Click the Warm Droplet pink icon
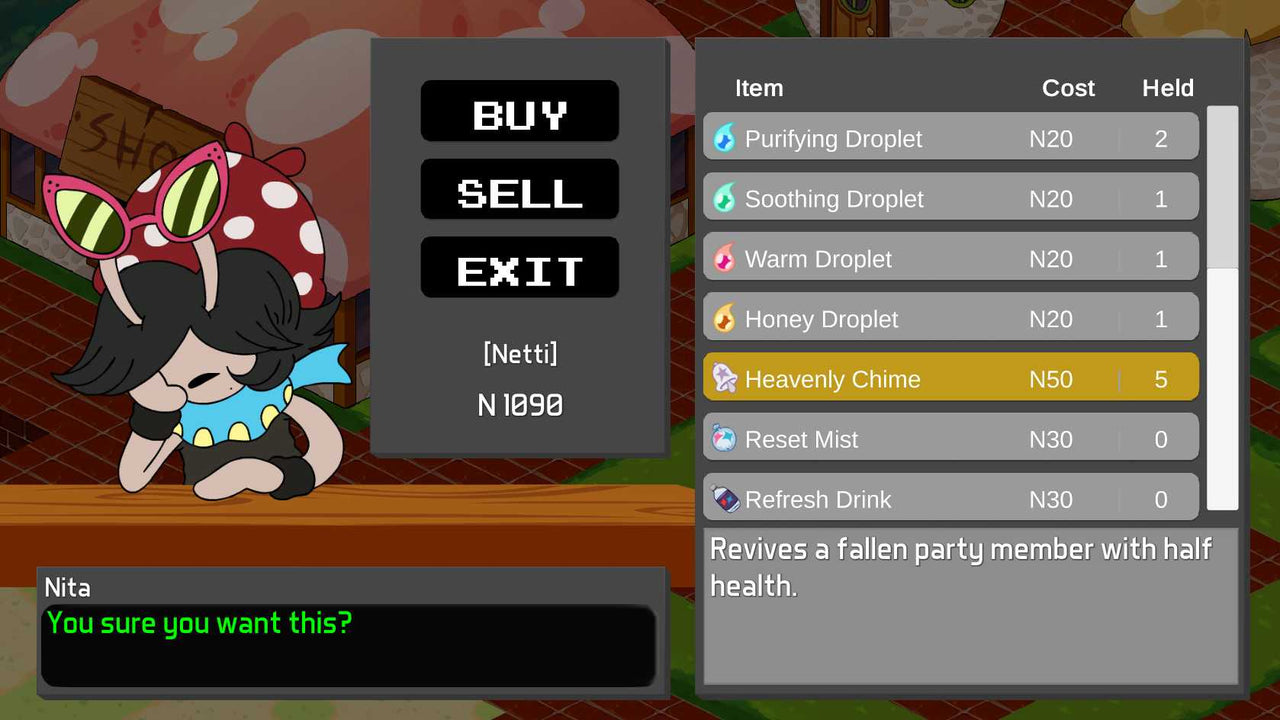The height and width of the screenshot is (720, 1280). click(x=726, y=258)
